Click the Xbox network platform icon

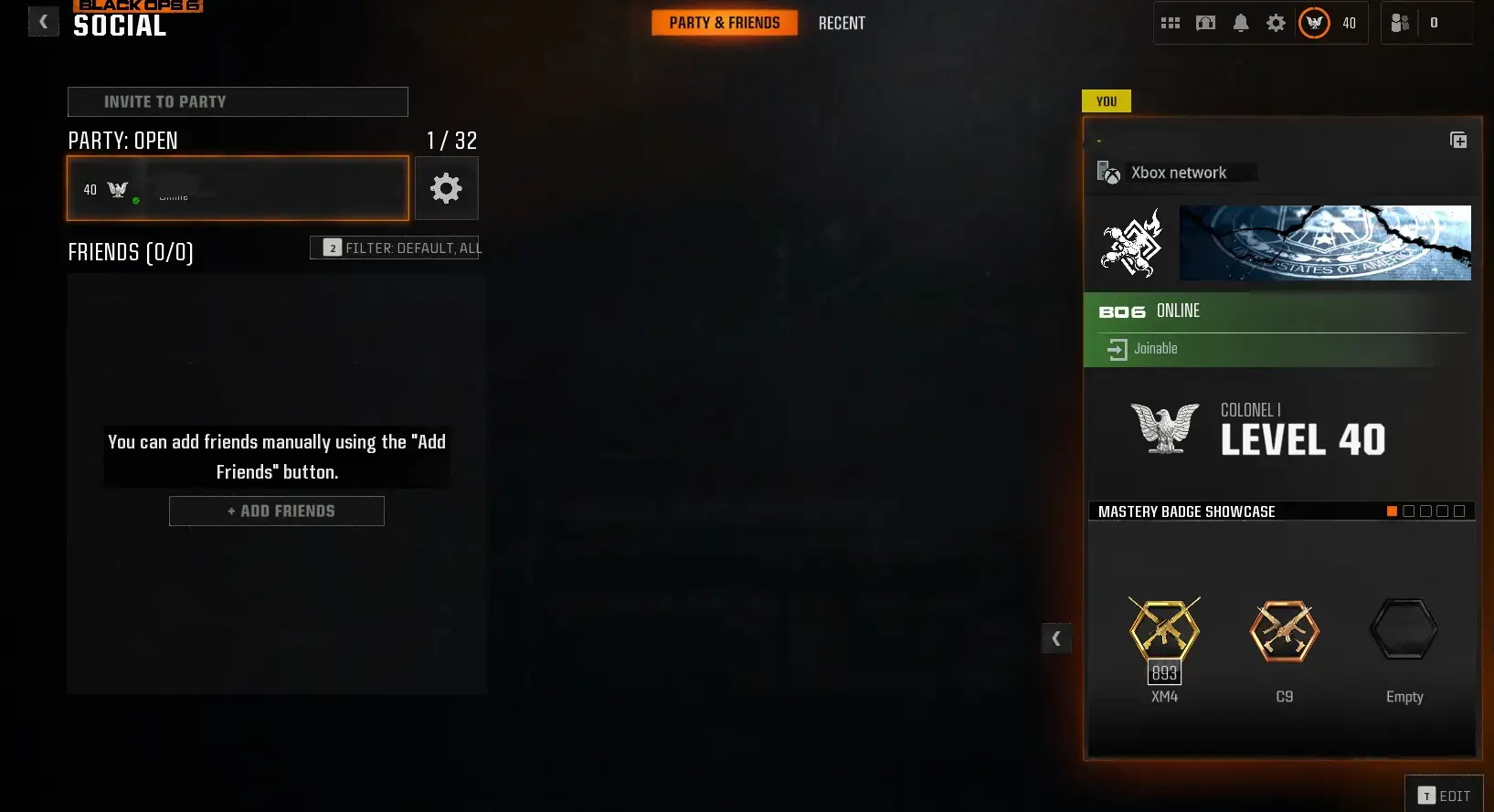click(1108, 172)
